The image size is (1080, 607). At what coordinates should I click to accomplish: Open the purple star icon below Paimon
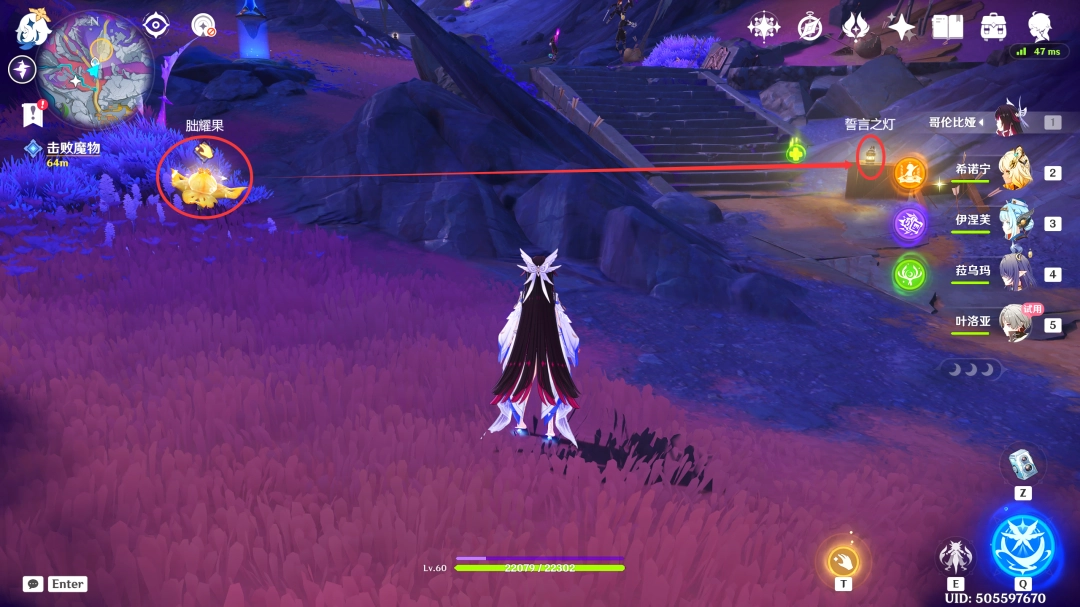click(x=22, y=69)
